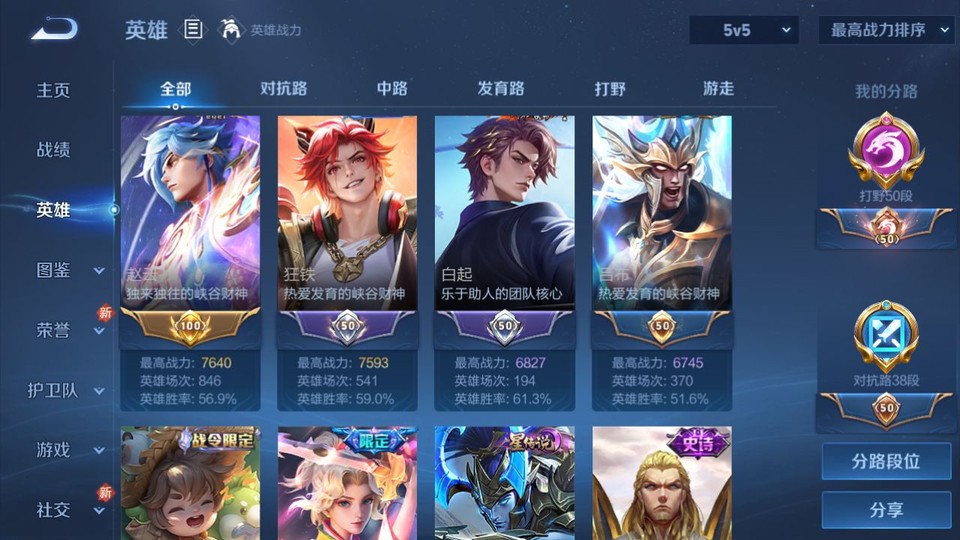Switch to the 中路 mid lane tab
This screenshot has height=540, width=960.
392,88
